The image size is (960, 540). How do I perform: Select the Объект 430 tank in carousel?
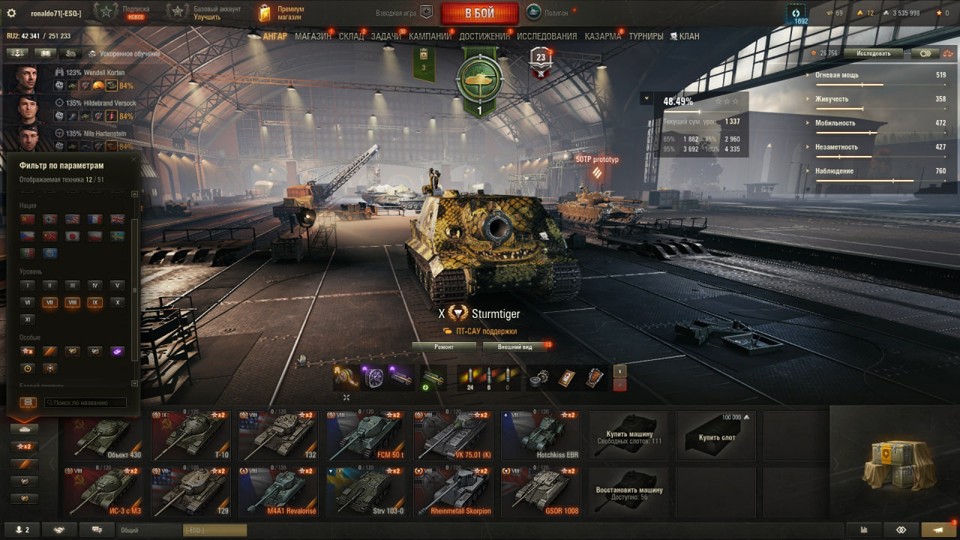105,435
